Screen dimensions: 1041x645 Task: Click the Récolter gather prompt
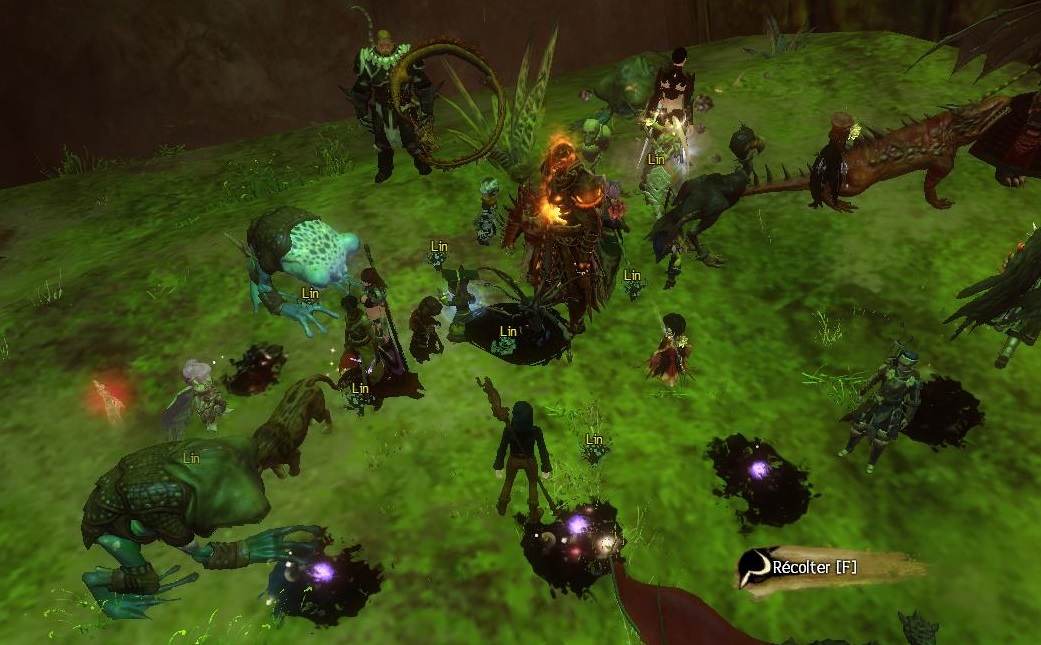[x=815, y=568]
